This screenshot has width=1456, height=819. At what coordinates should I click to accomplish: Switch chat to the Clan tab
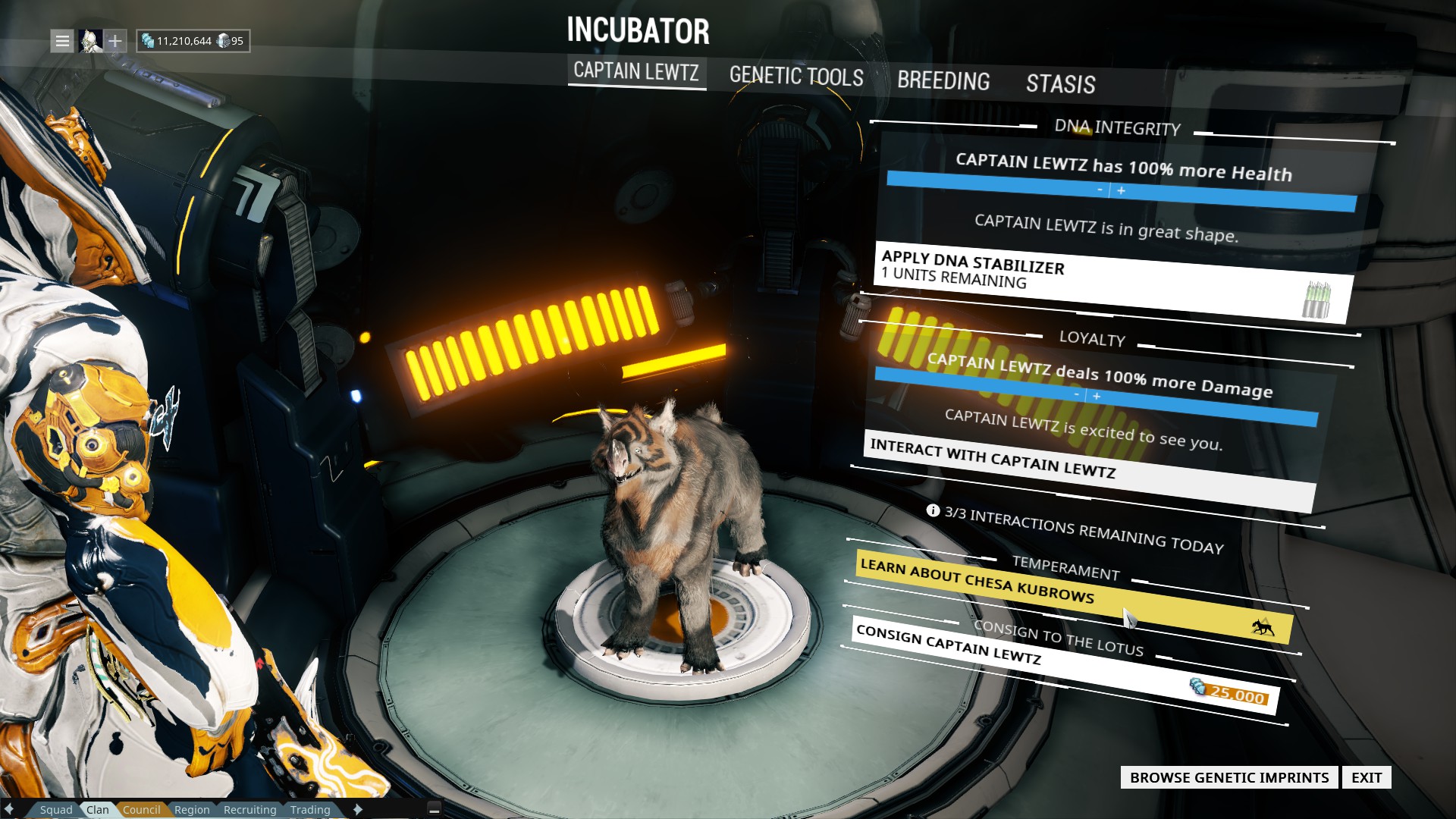point(98,810)
